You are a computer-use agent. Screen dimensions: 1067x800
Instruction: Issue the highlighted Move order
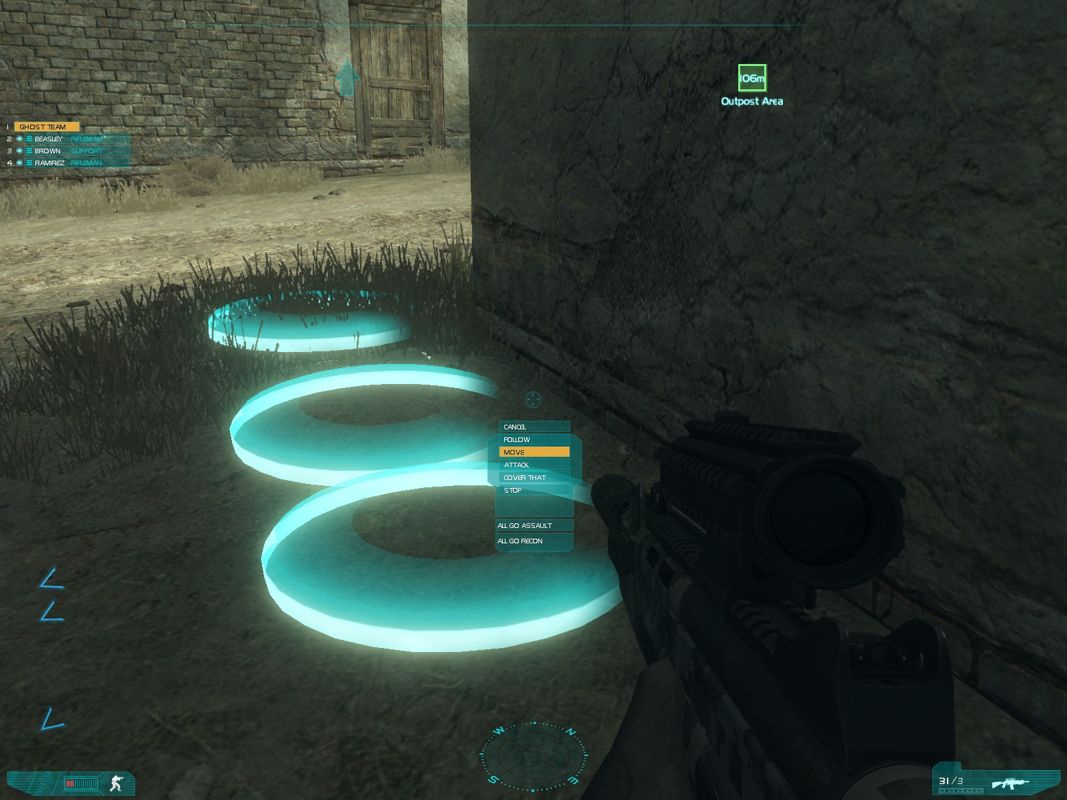coord(534,452)
